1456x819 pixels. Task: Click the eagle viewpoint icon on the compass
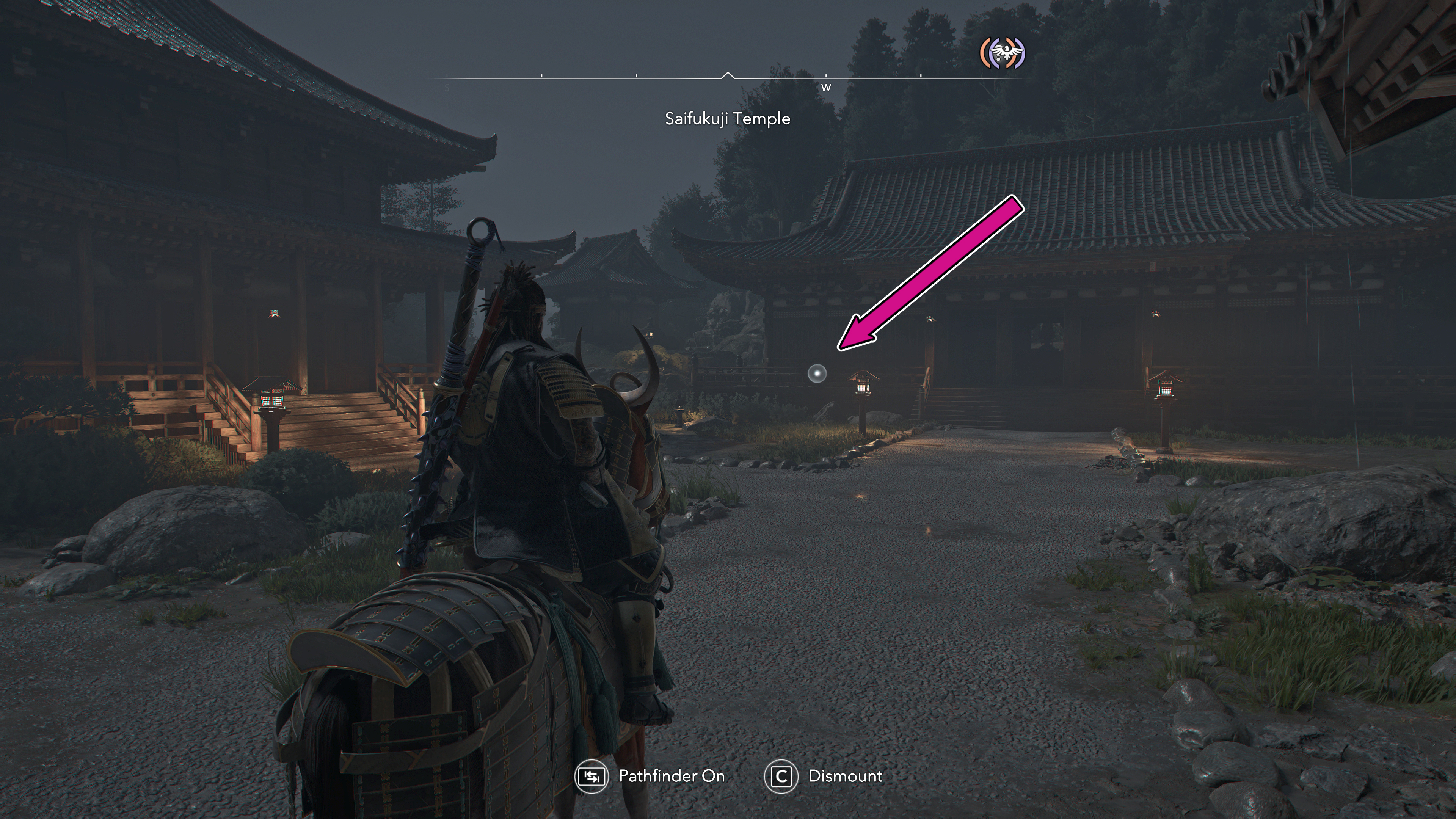1002,54
